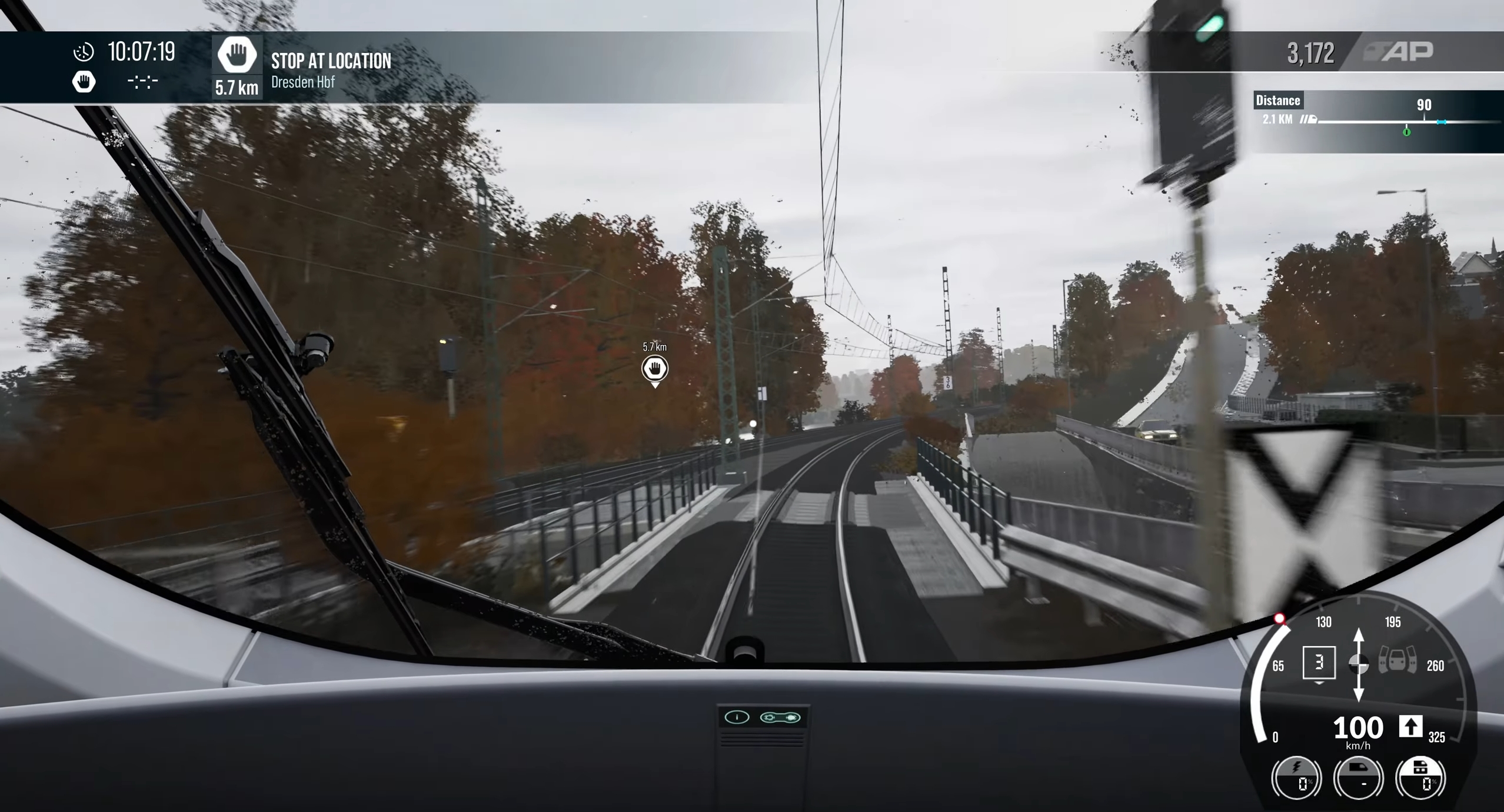This screenshot has width=1504, height=812.
Task: Select the green signal marker on distance bar
Action: [1406, 132]
